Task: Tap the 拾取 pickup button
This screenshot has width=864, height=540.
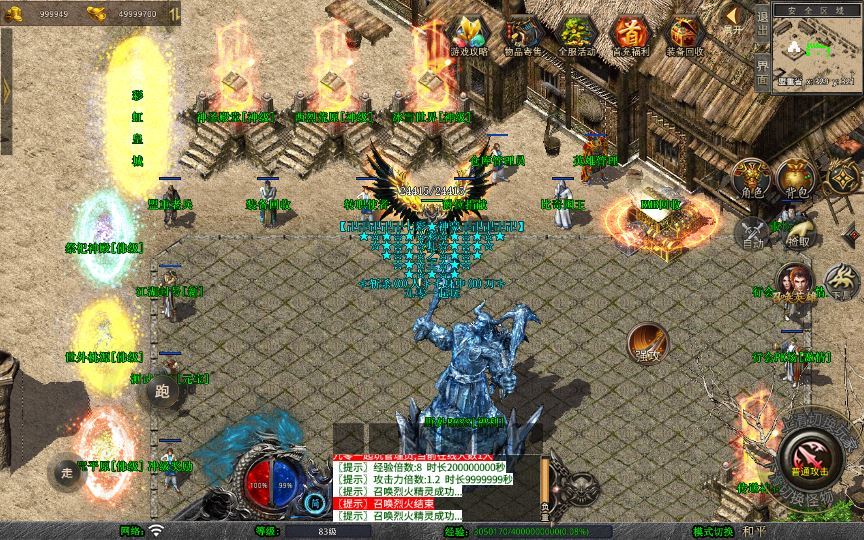Action: [x=797, y=231]
